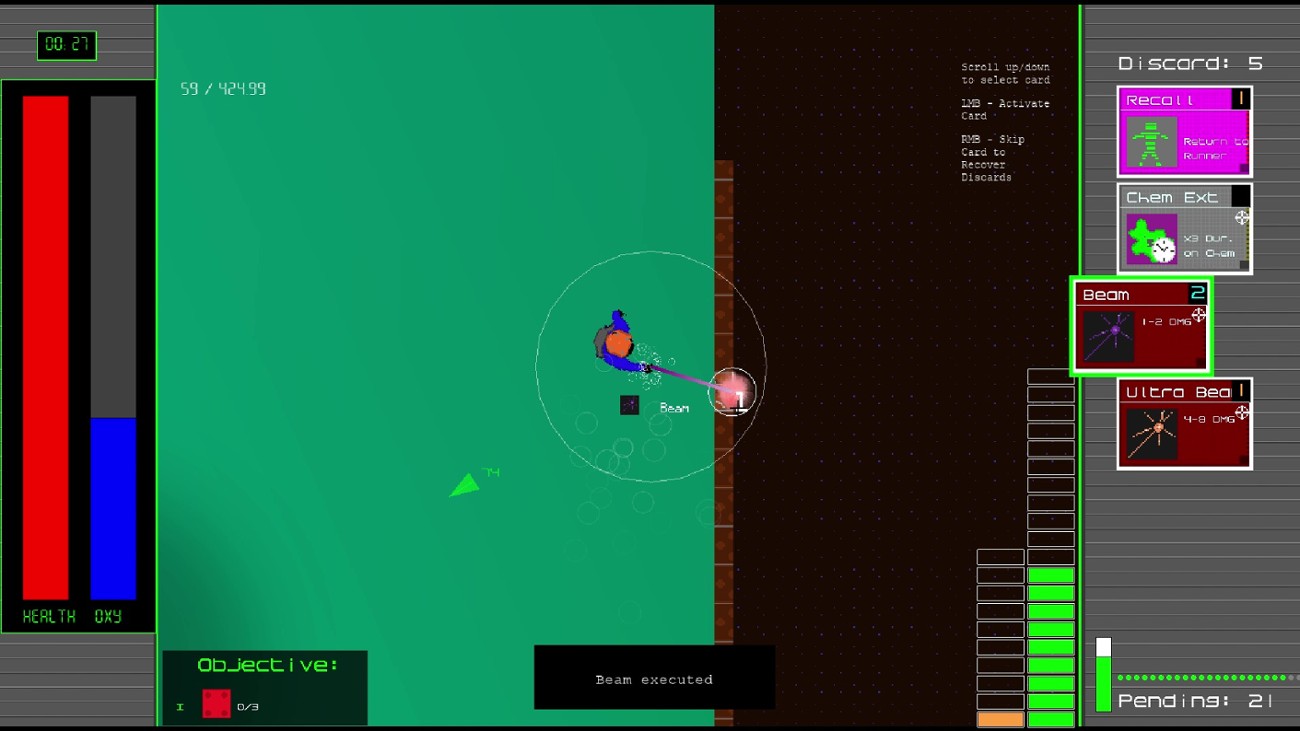Viewport: 1300px width, 731px height.
Task: Click the Beam card's count badge showing 2
Action: pyautogui.click(x=1199, y=293)
